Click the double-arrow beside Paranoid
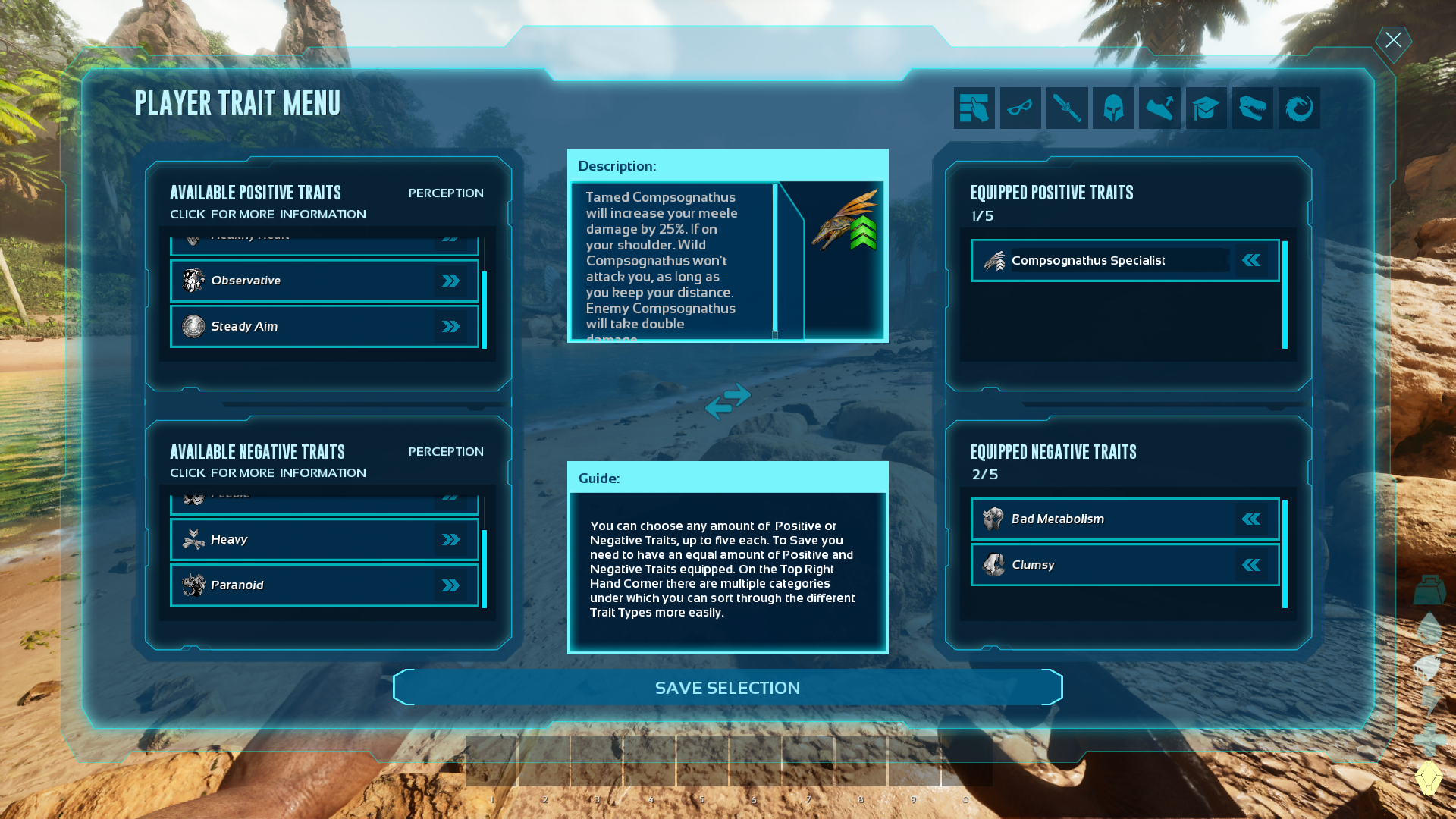This screenshot has height=819, width=1456. coord(452,585)
